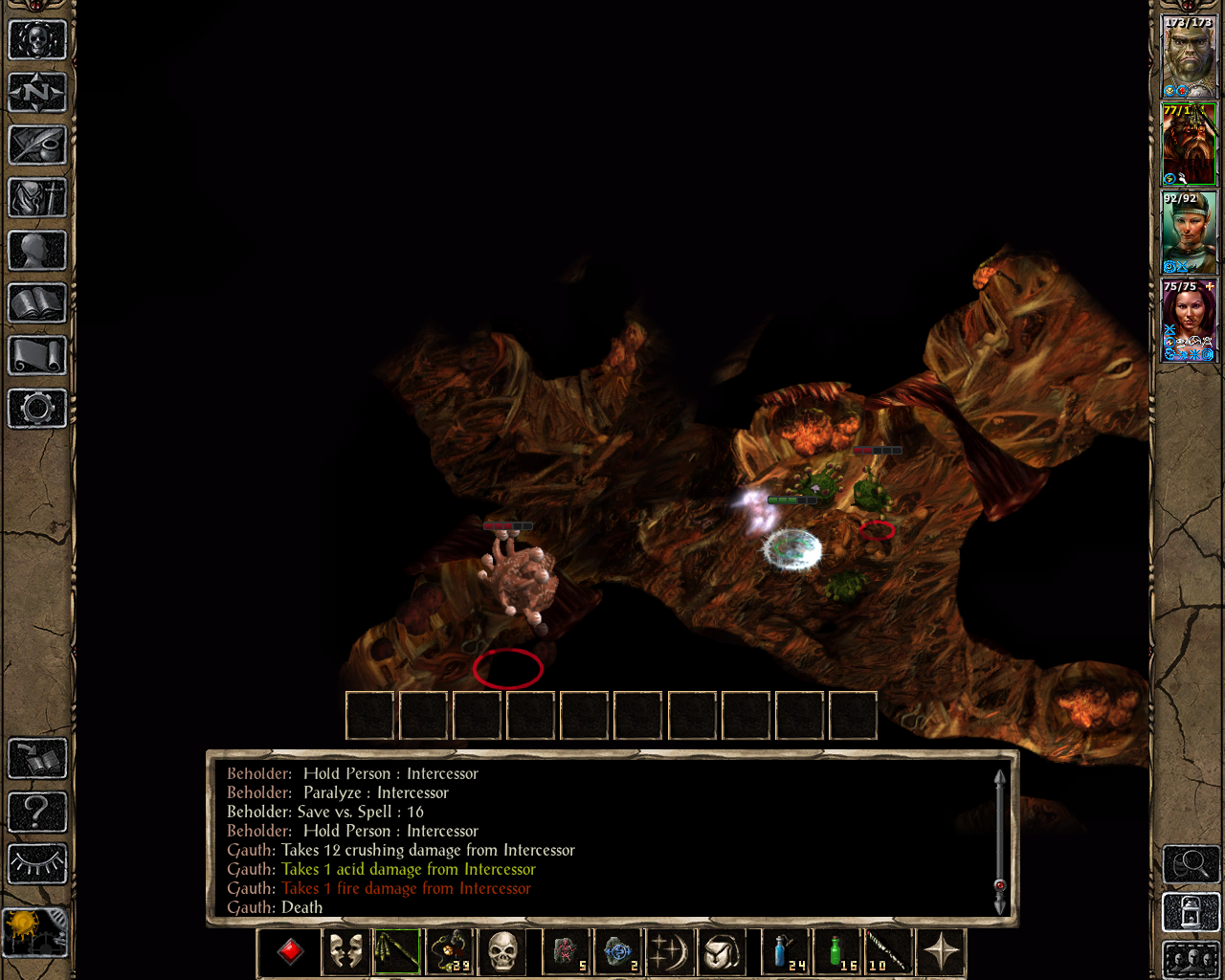Click the red gem button in action bar
Screen dimensions: 1225x980
click(290, 952)
